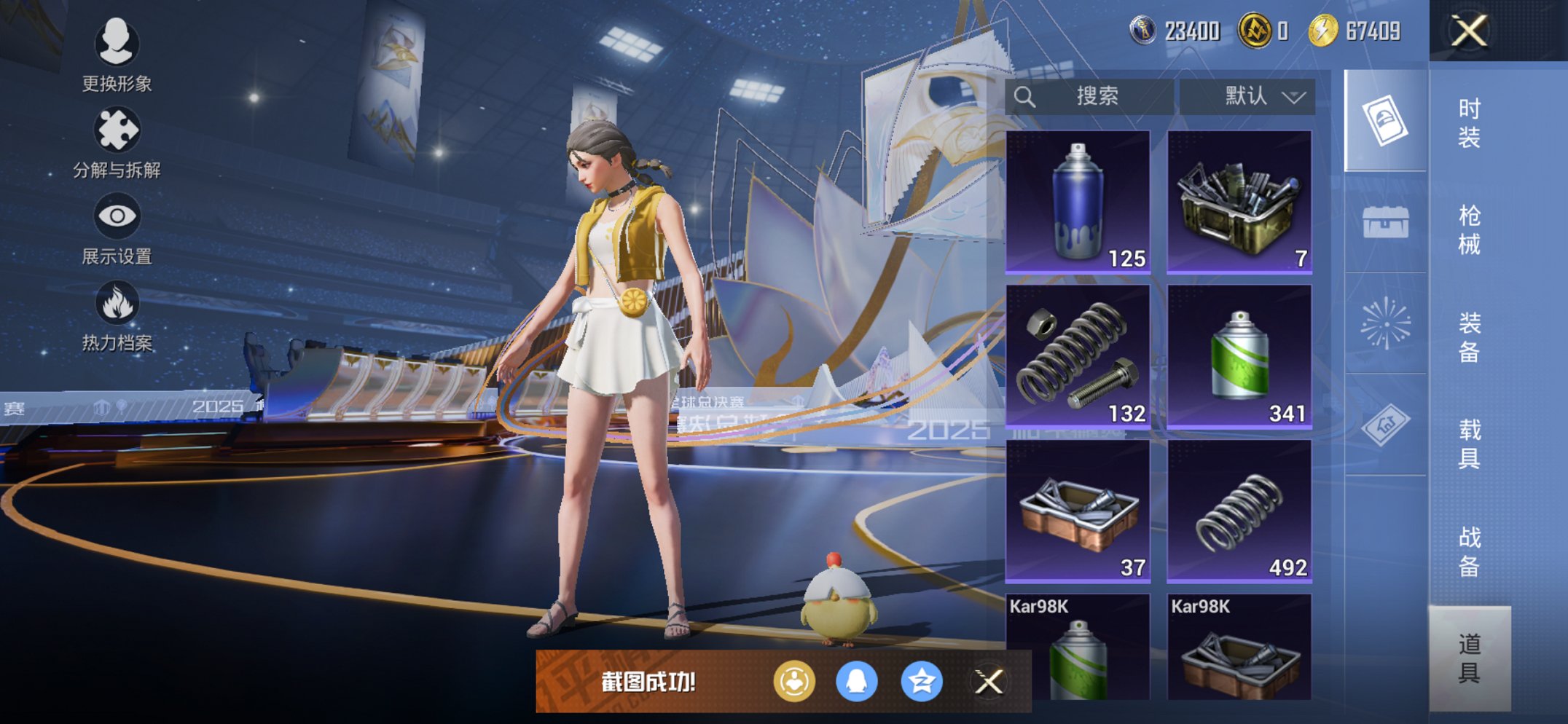Select the blue spray paint can item

[x=1078, y=202]
